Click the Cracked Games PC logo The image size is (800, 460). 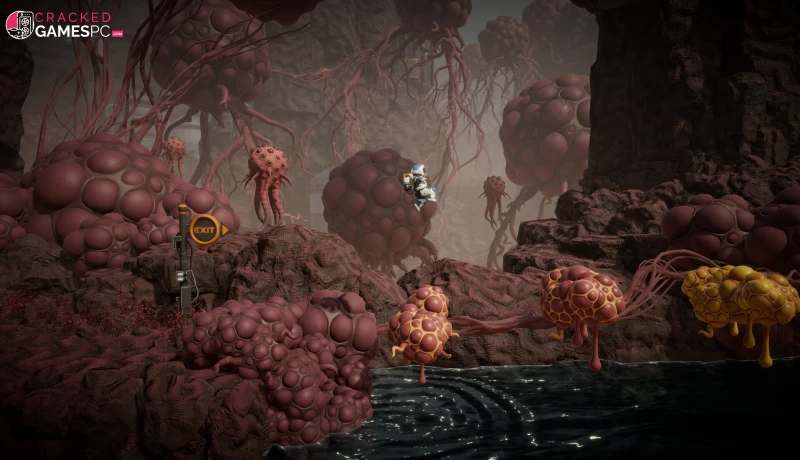(x=63, y=25)
